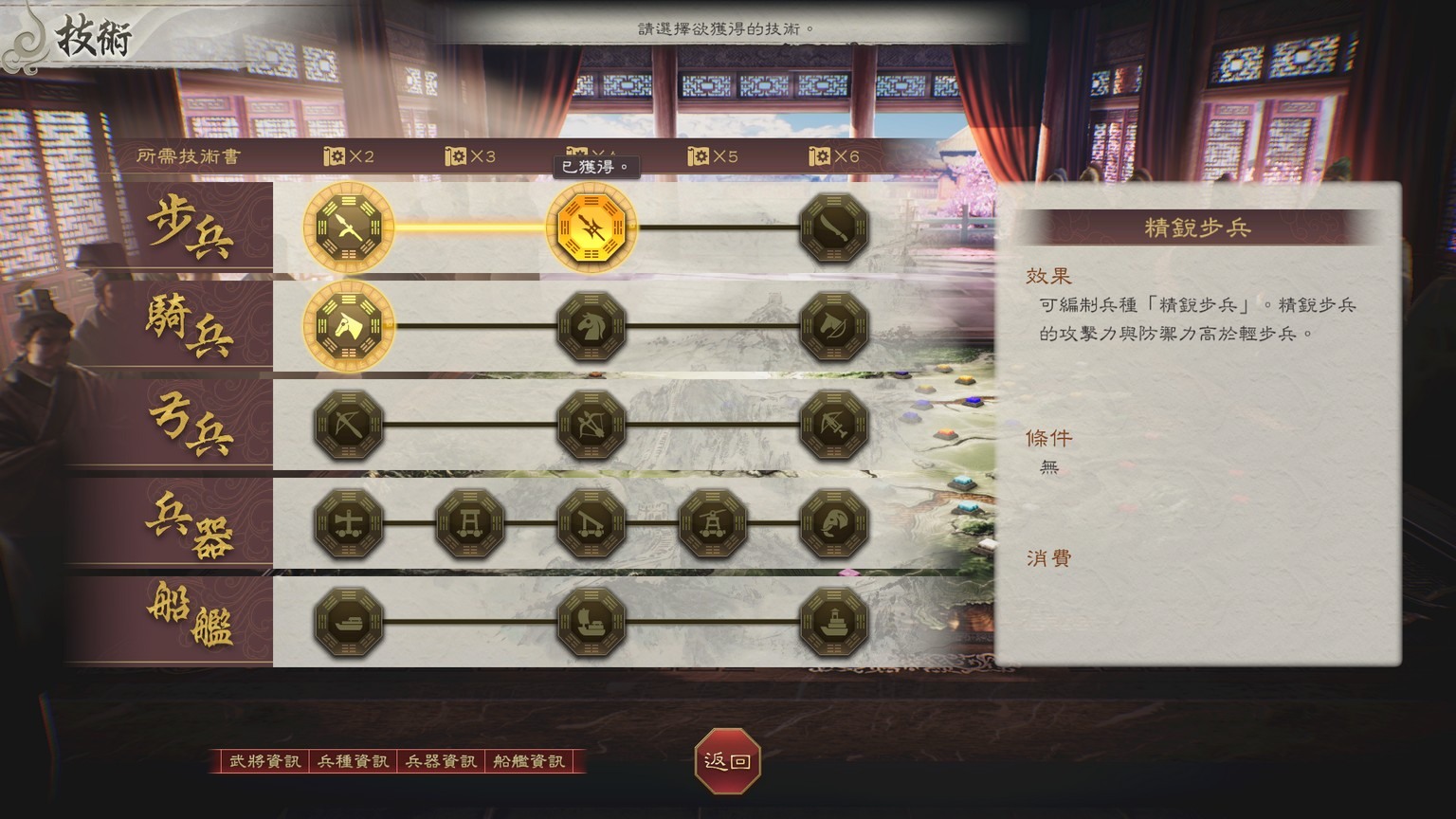Click the 精銳步兵 title bar on right panel
The height and width of the screenshot is (819, 1456).
[1198, 226]
